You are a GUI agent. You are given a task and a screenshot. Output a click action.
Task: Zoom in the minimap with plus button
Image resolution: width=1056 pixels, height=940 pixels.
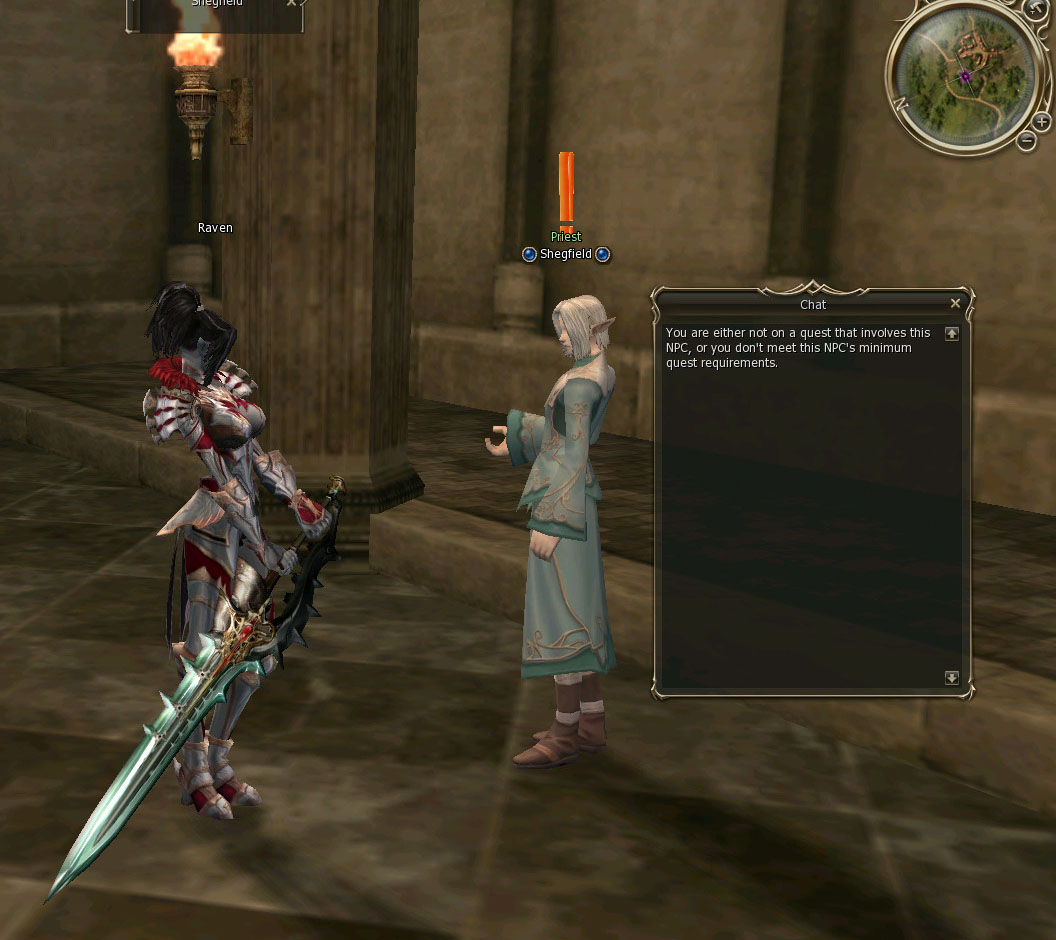(1042, 122)
